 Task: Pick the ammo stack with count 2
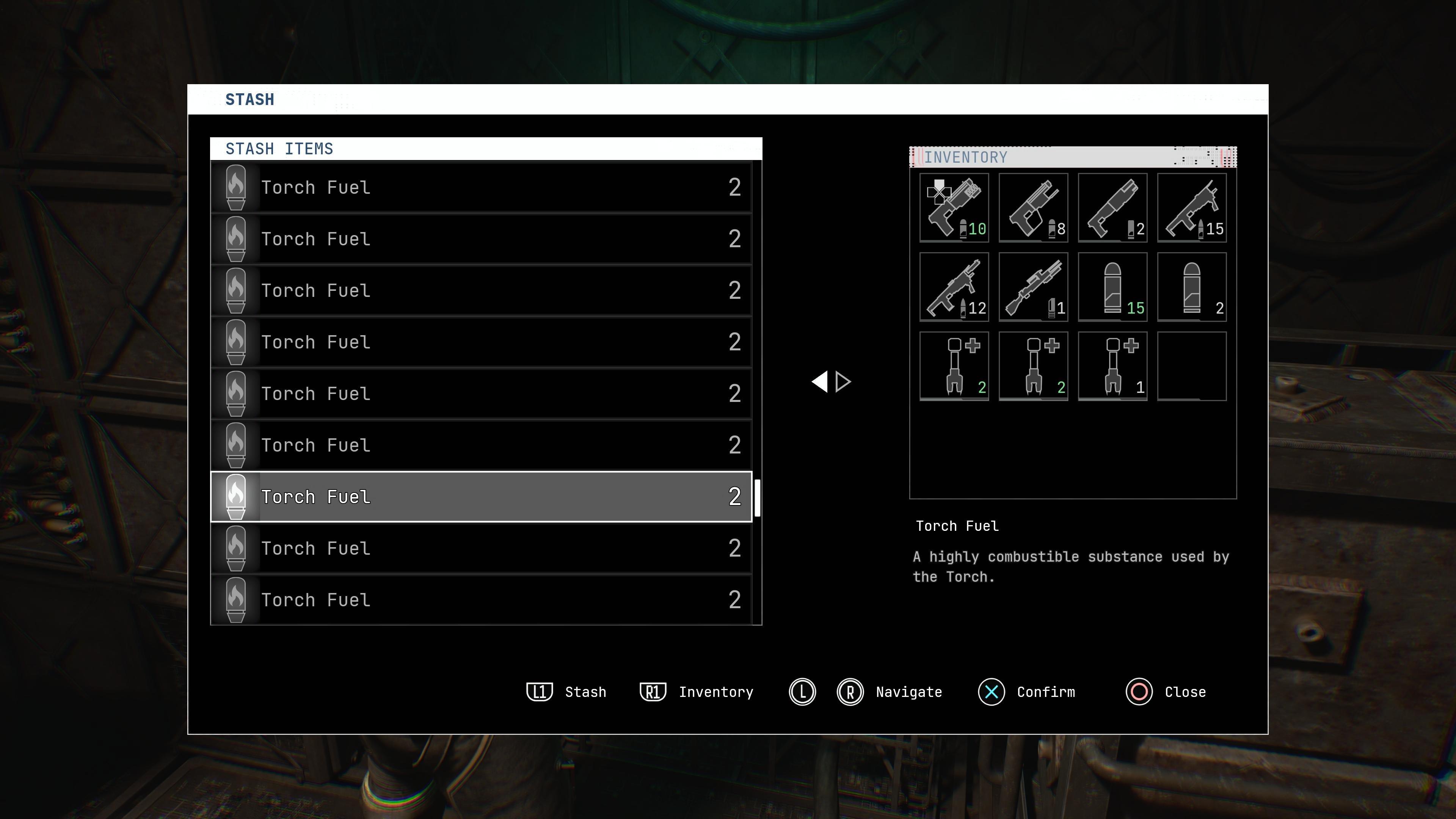click(1191, 287)
